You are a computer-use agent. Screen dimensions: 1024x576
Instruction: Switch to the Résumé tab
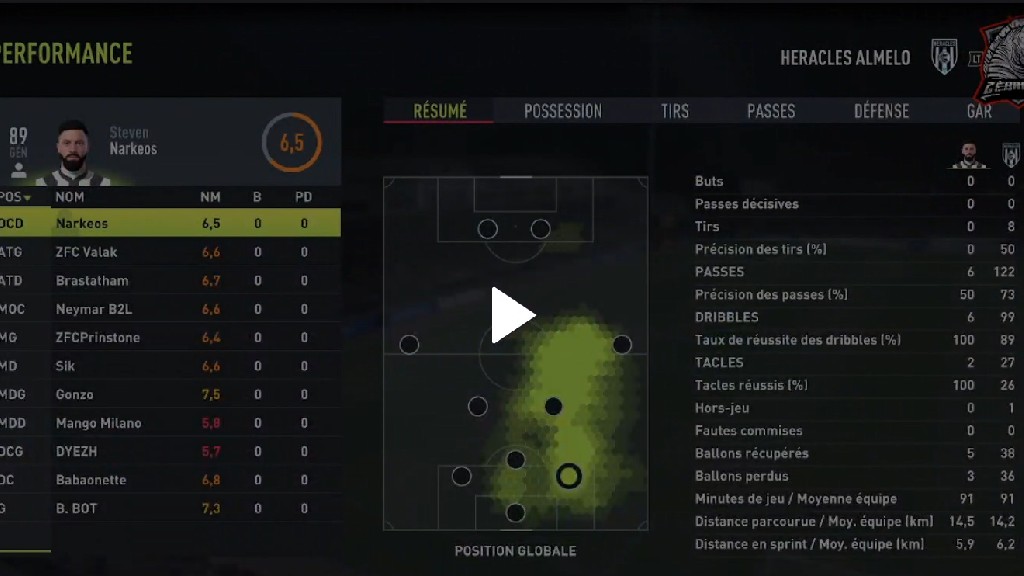click(440, 111)
